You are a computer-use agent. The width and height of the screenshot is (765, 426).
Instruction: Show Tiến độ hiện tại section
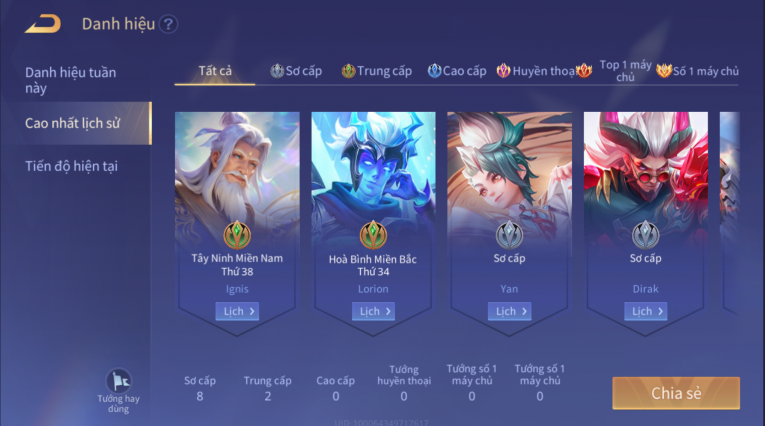72,166
